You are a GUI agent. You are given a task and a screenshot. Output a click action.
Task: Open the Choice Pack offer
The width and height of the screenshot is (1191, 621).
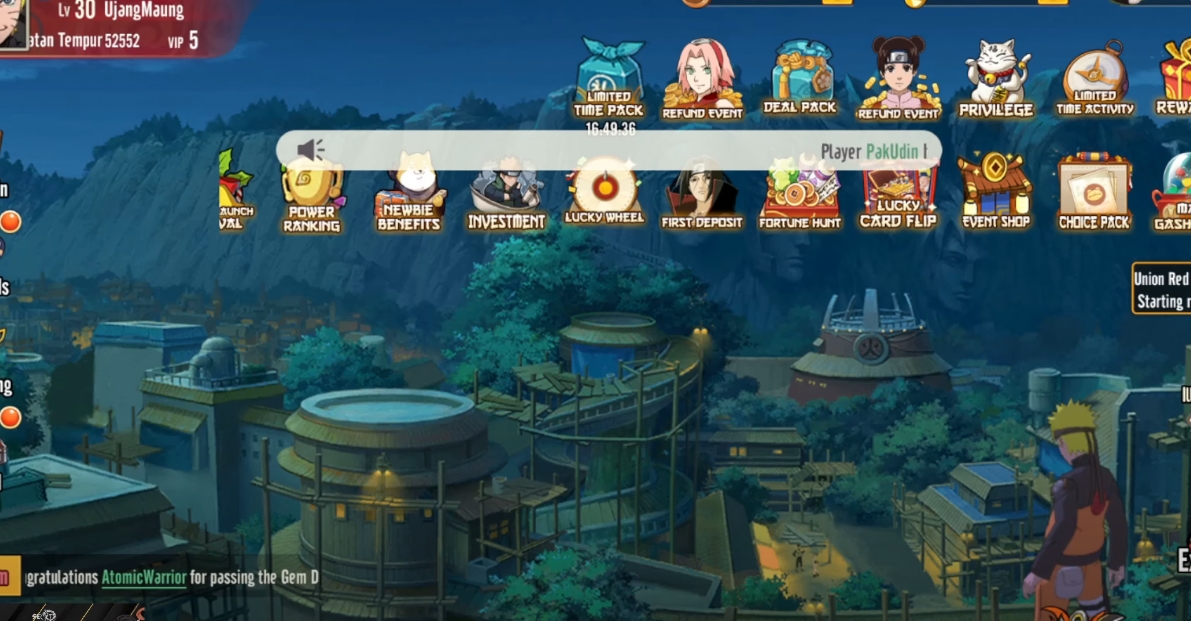[1094, 195]
